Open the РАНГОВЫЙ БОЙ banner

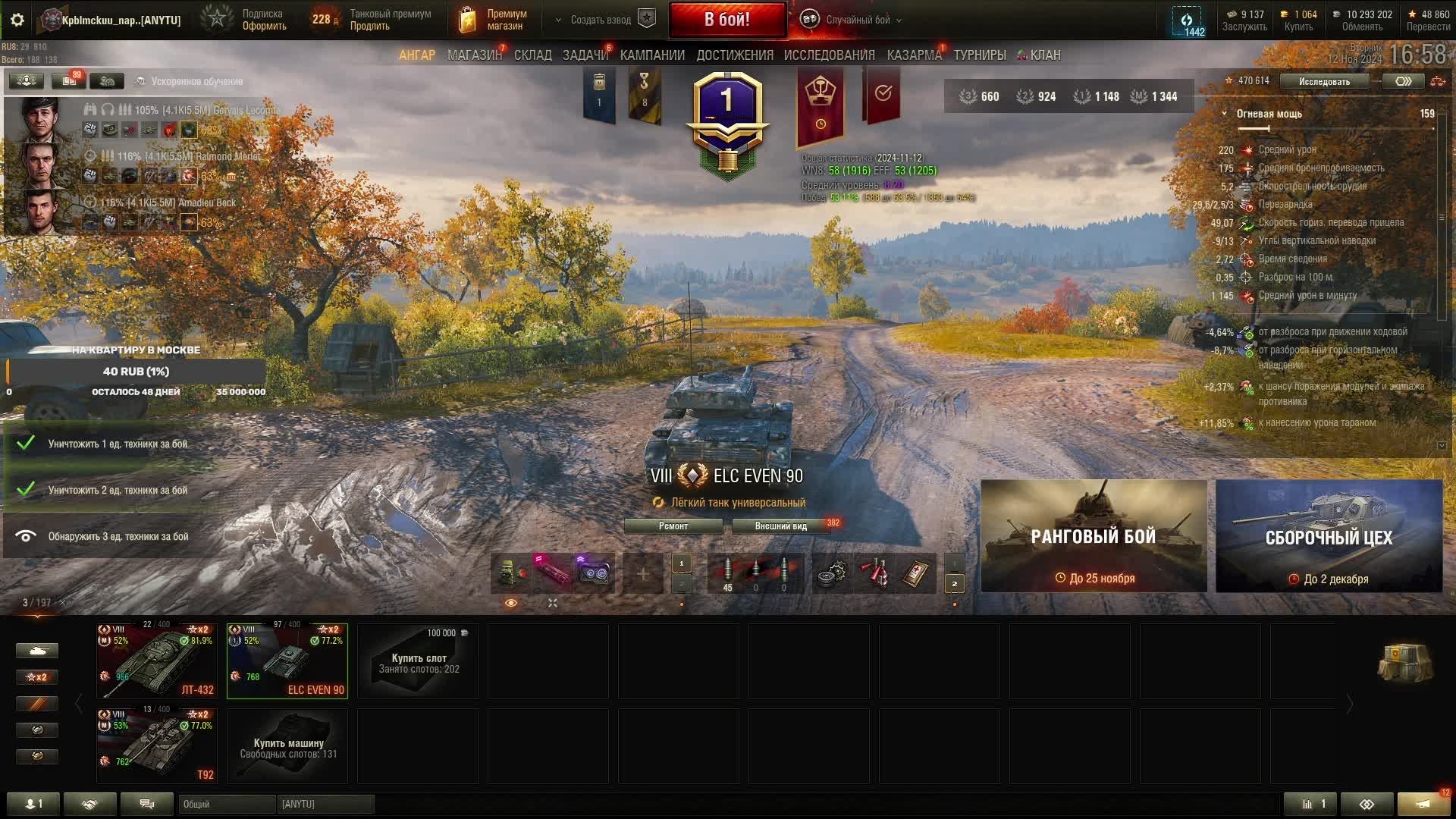[x=1094, y=536]
